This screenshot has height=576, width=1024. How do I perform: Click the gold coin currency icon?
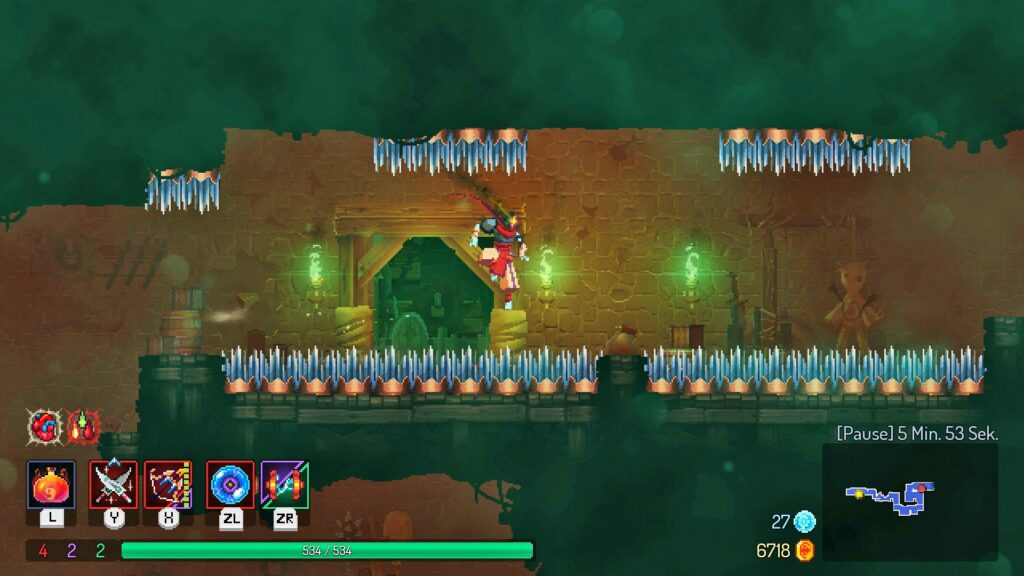point(805,550)
